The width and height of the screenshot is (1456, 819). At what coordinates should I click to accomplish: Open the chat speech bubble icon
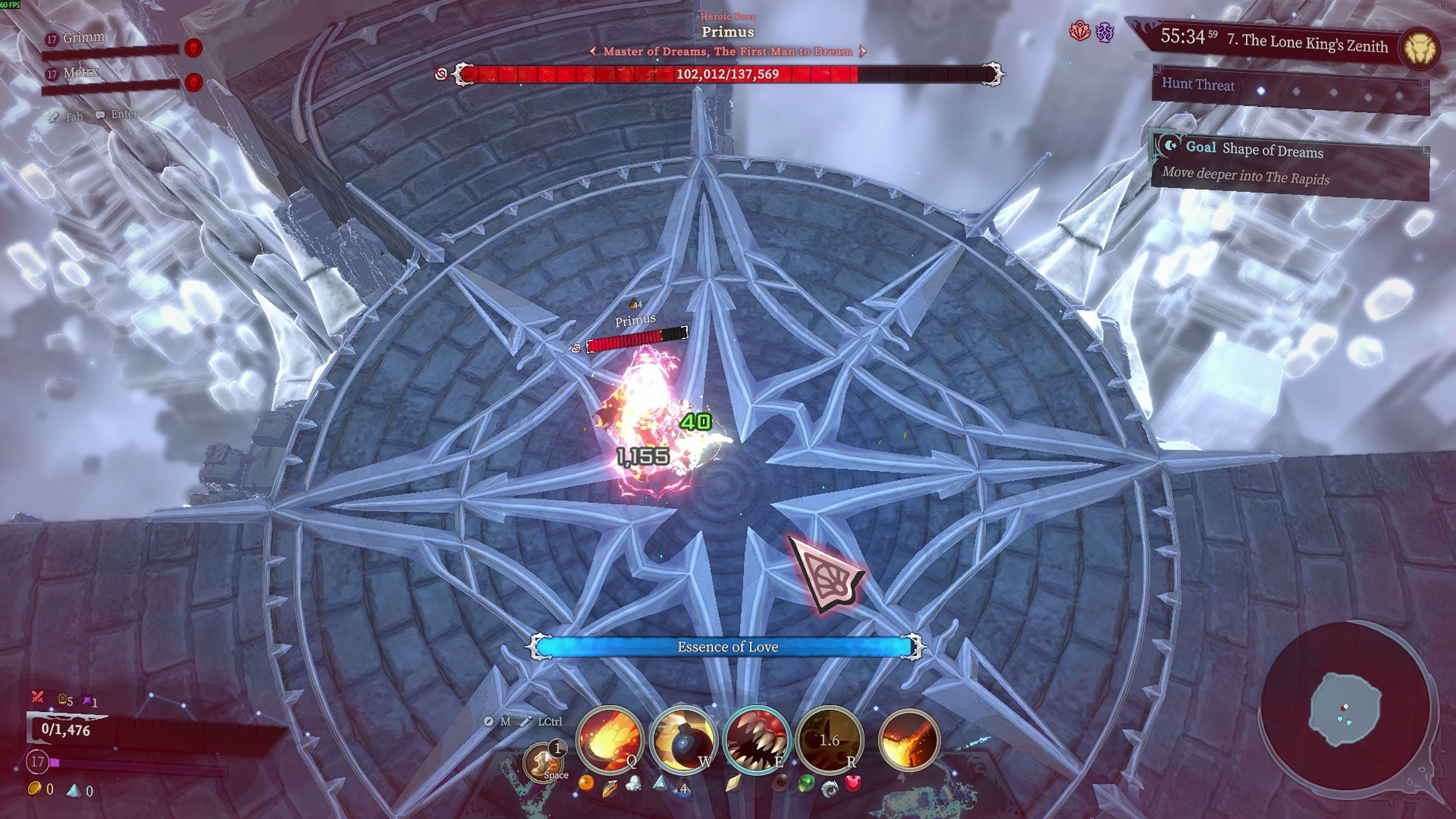click(100, 115)
